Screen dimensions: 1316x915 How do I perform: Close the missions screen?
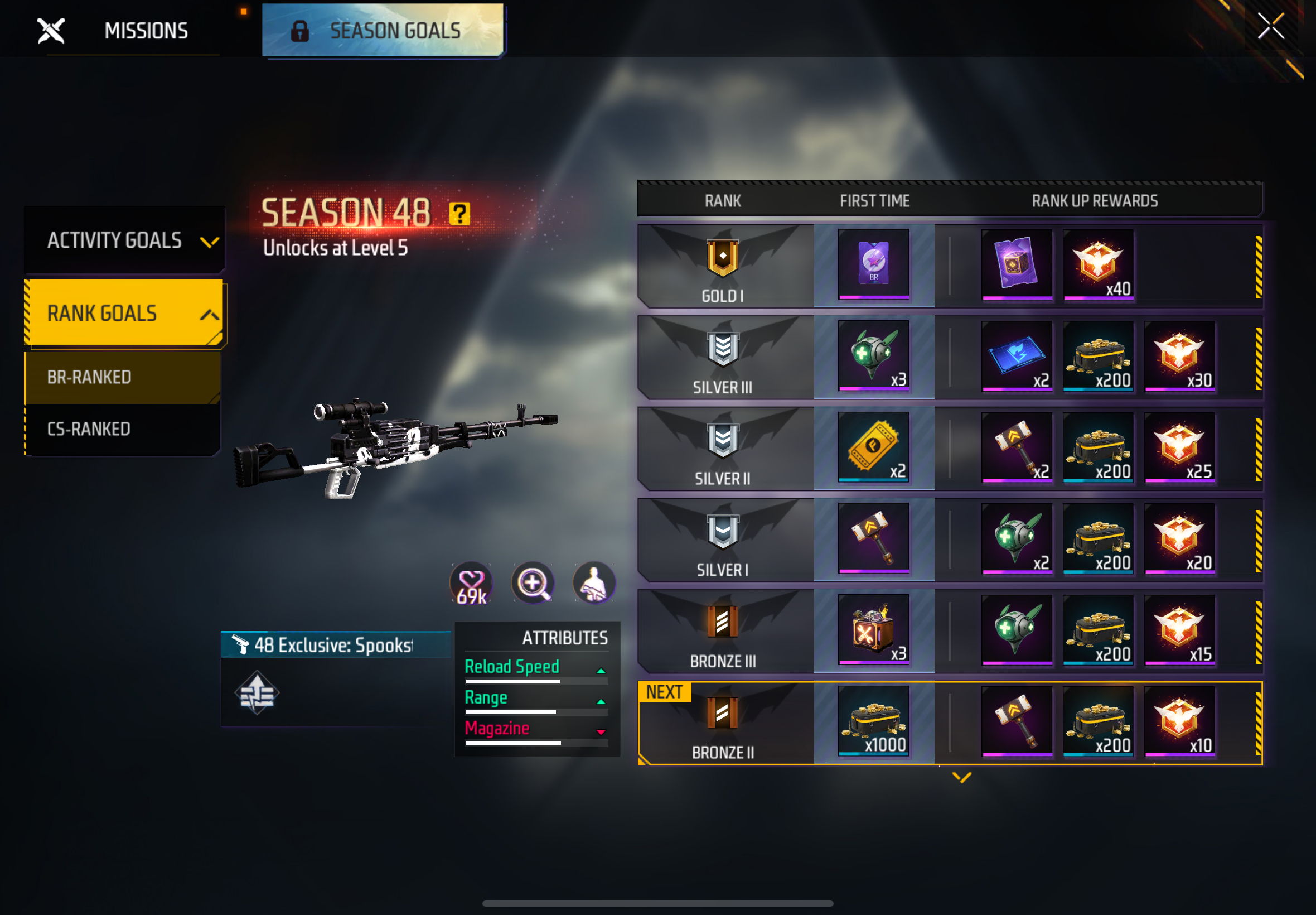tap(1271, 26)
